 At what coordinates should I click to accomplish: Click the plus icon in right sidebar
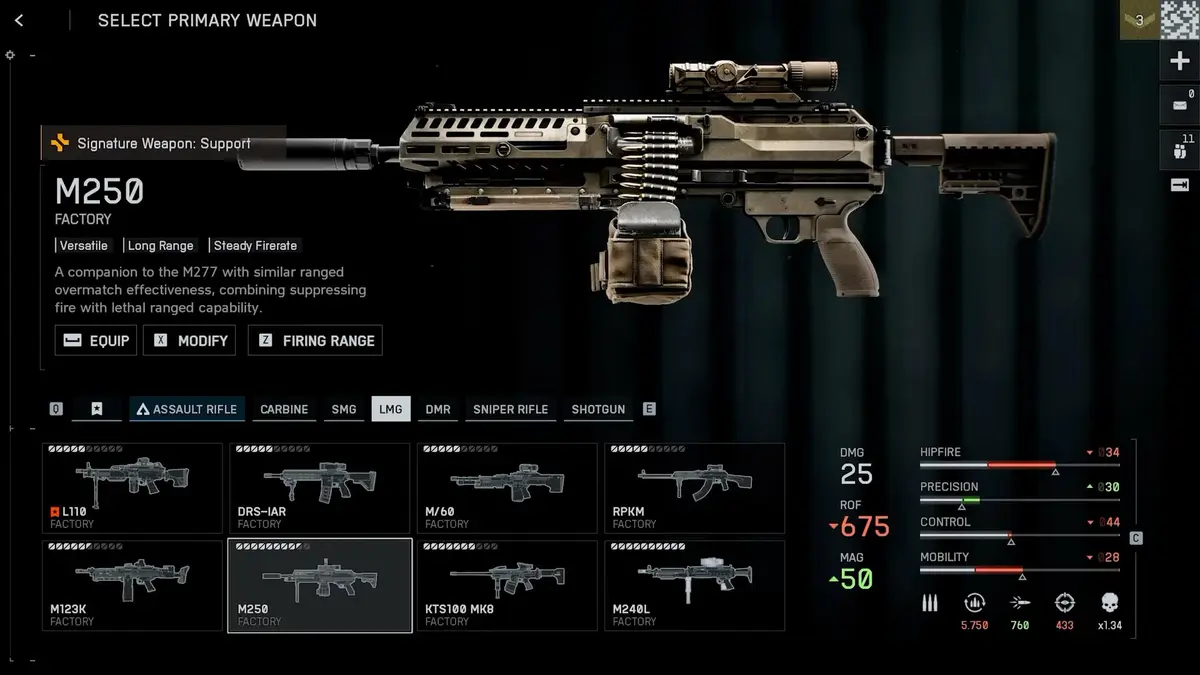pyautogui.click(x=1178, y=62)
